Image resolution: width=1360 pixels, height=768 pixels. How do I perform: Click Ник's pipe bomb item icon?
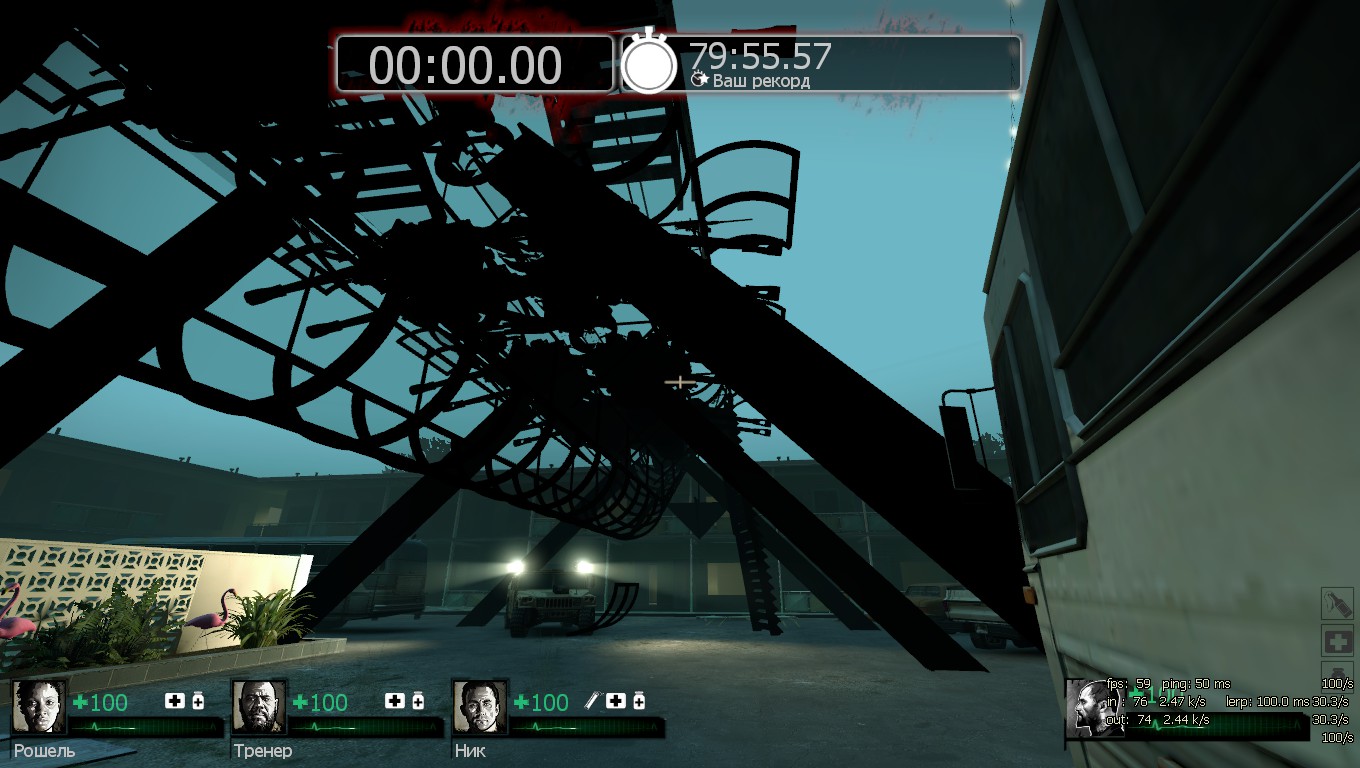[x=592, y=701]
